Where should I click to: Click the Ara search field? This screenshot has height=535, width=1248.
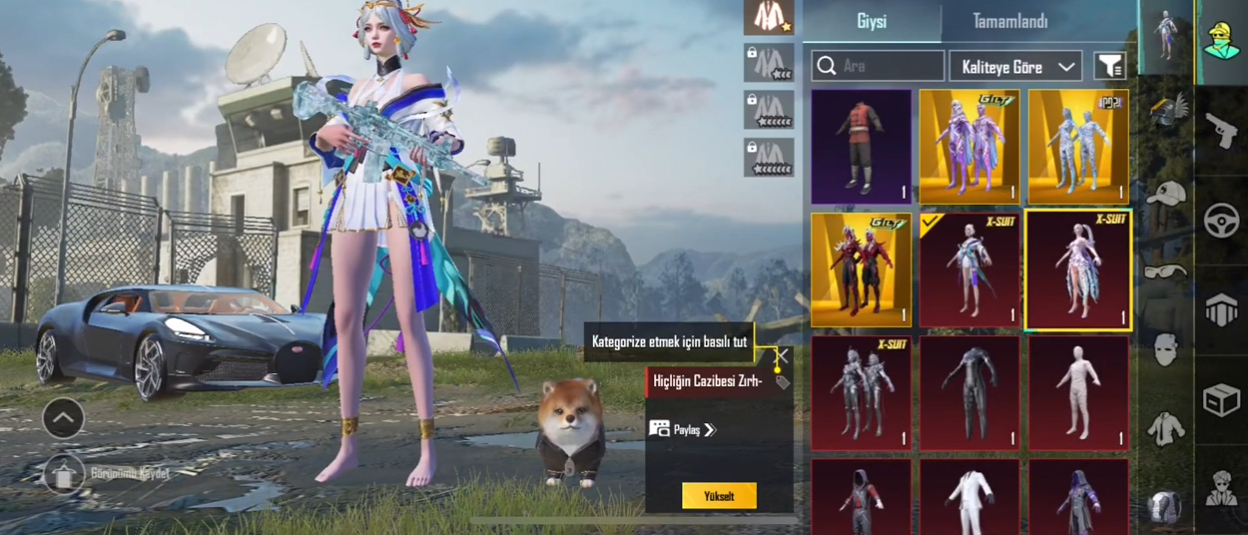click(x=878, y=67)
